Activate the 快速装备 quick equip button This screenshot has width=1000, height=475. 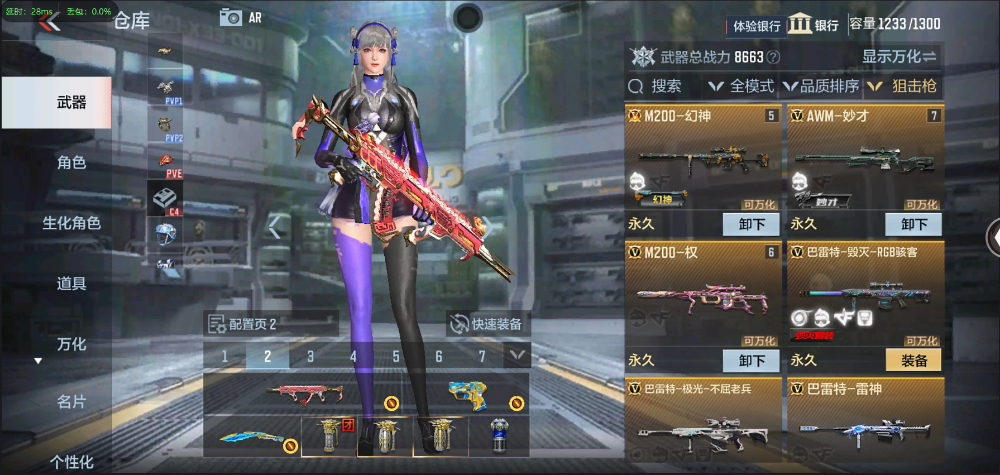pyautogui.click(x=489, y=324)
